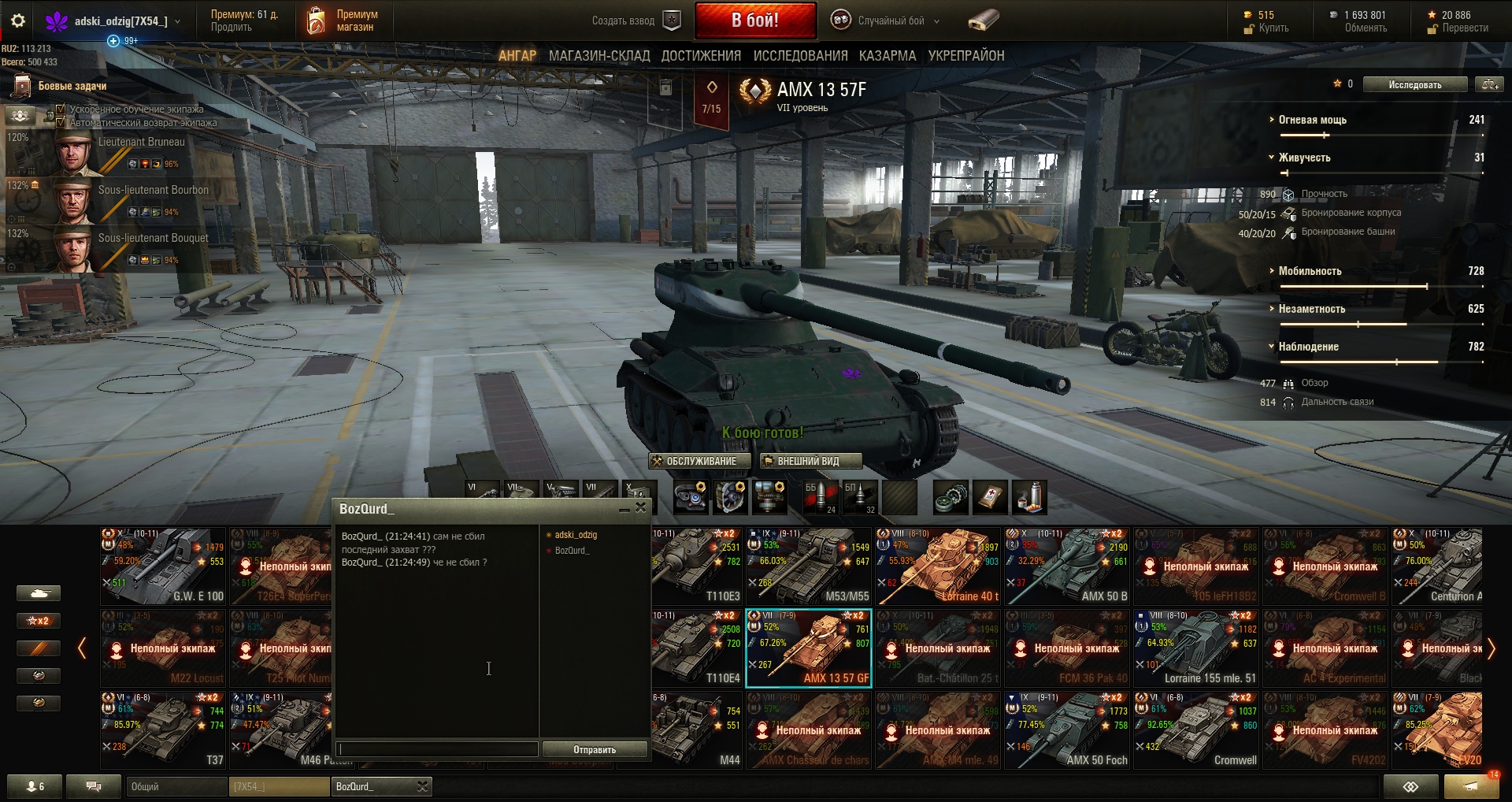Send the chat message with Отправить
Viewport: 1512px width, 802px height.
point(595,749)
